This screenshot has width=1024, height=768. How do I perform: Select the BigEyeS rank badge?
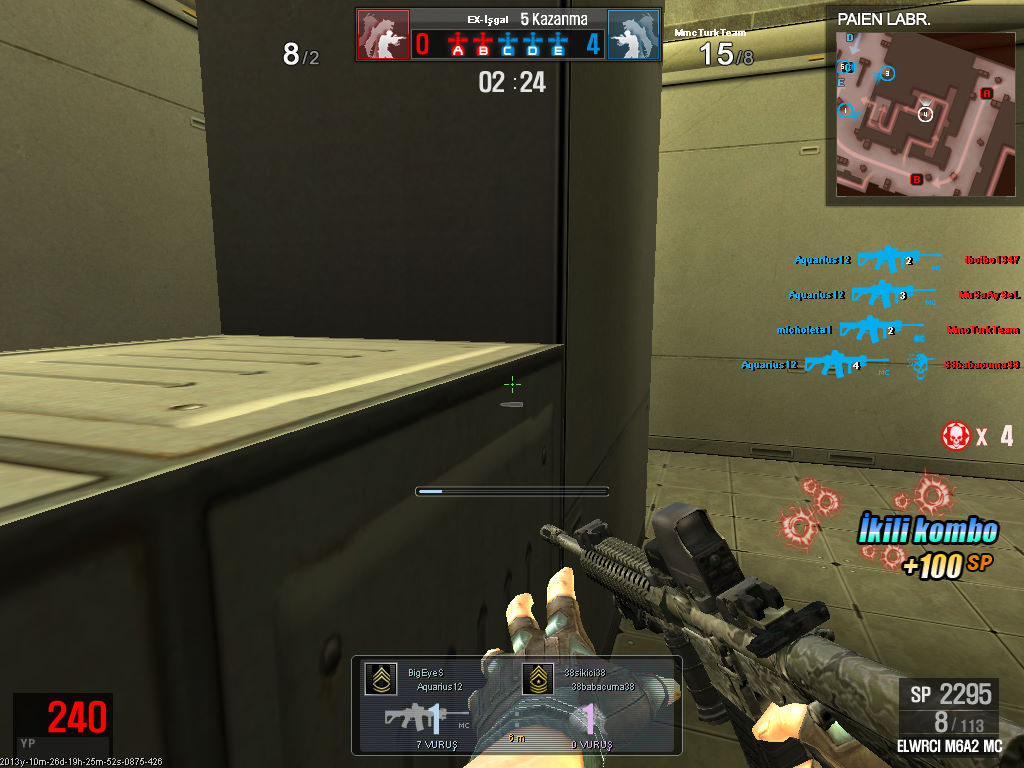[x=379, y=680]
